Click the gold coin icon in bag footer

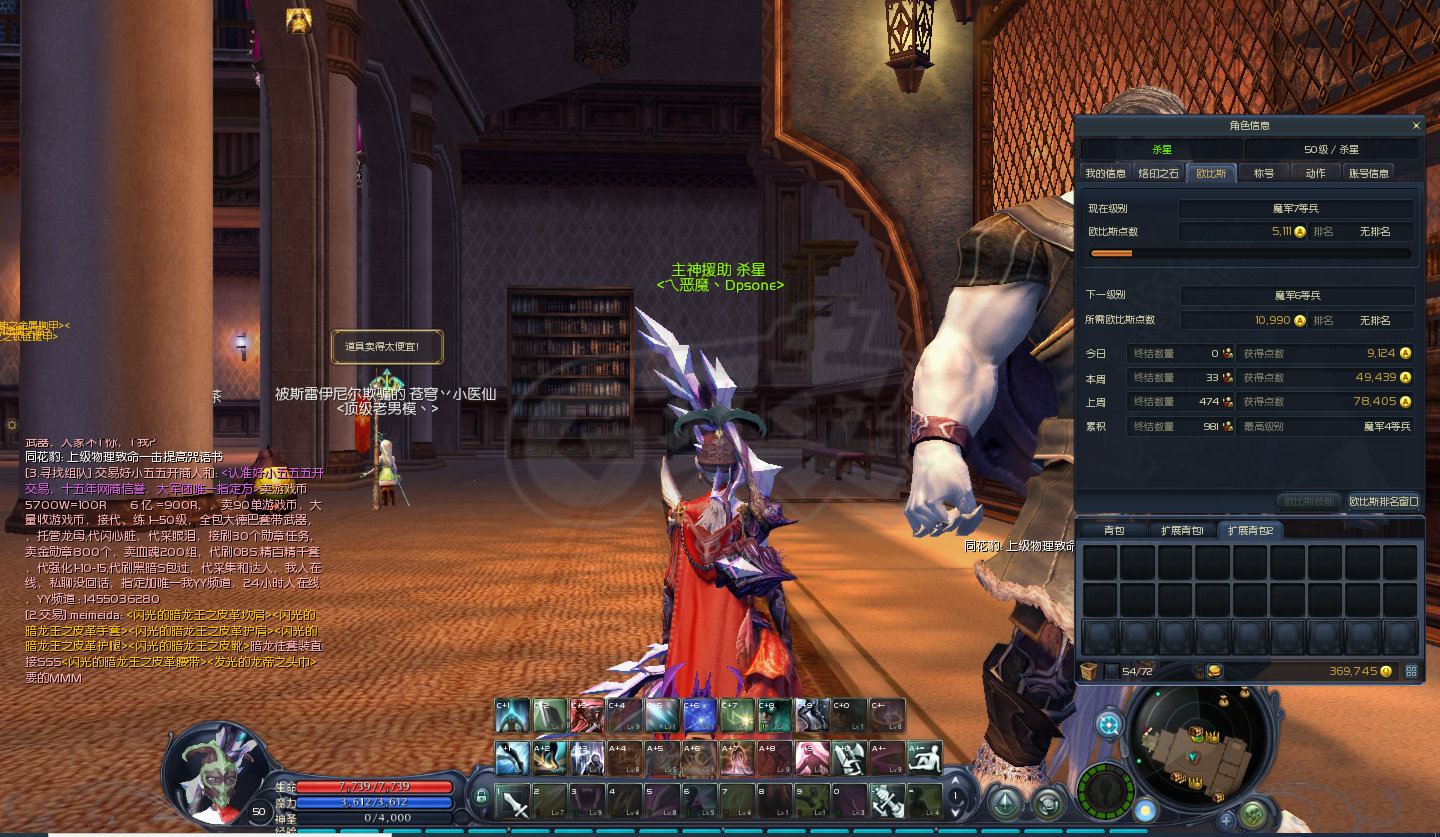tap(1385, 671)
